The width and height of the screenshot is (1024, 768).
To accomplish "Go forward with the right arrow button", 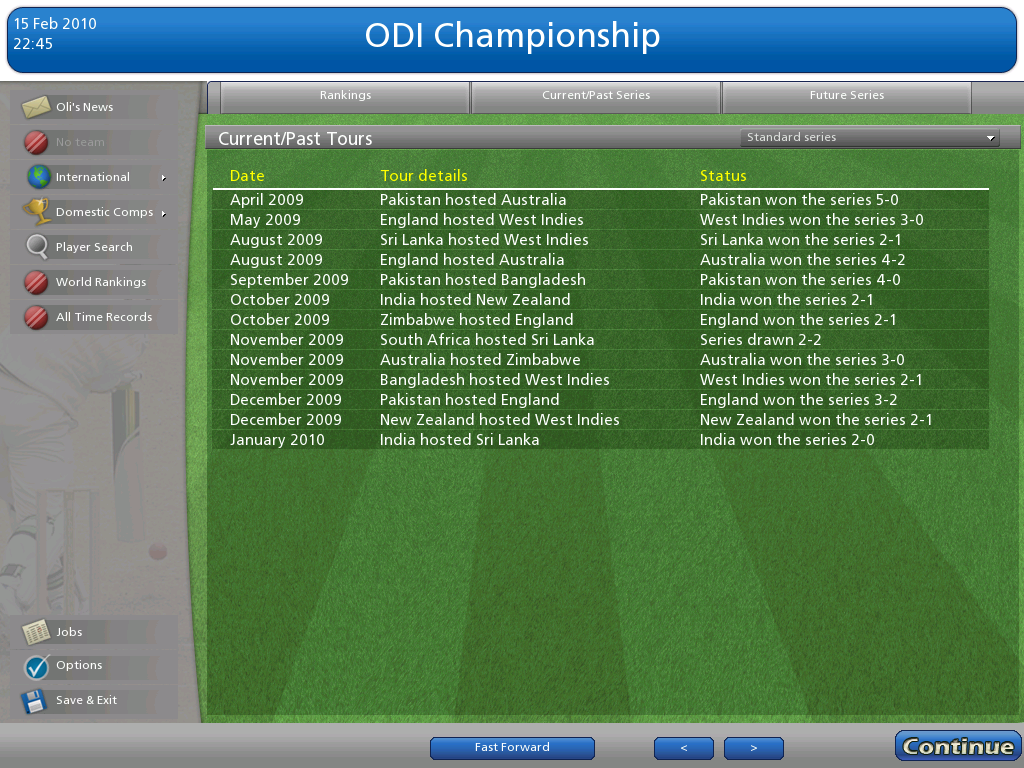I will (x=753, y=748).
